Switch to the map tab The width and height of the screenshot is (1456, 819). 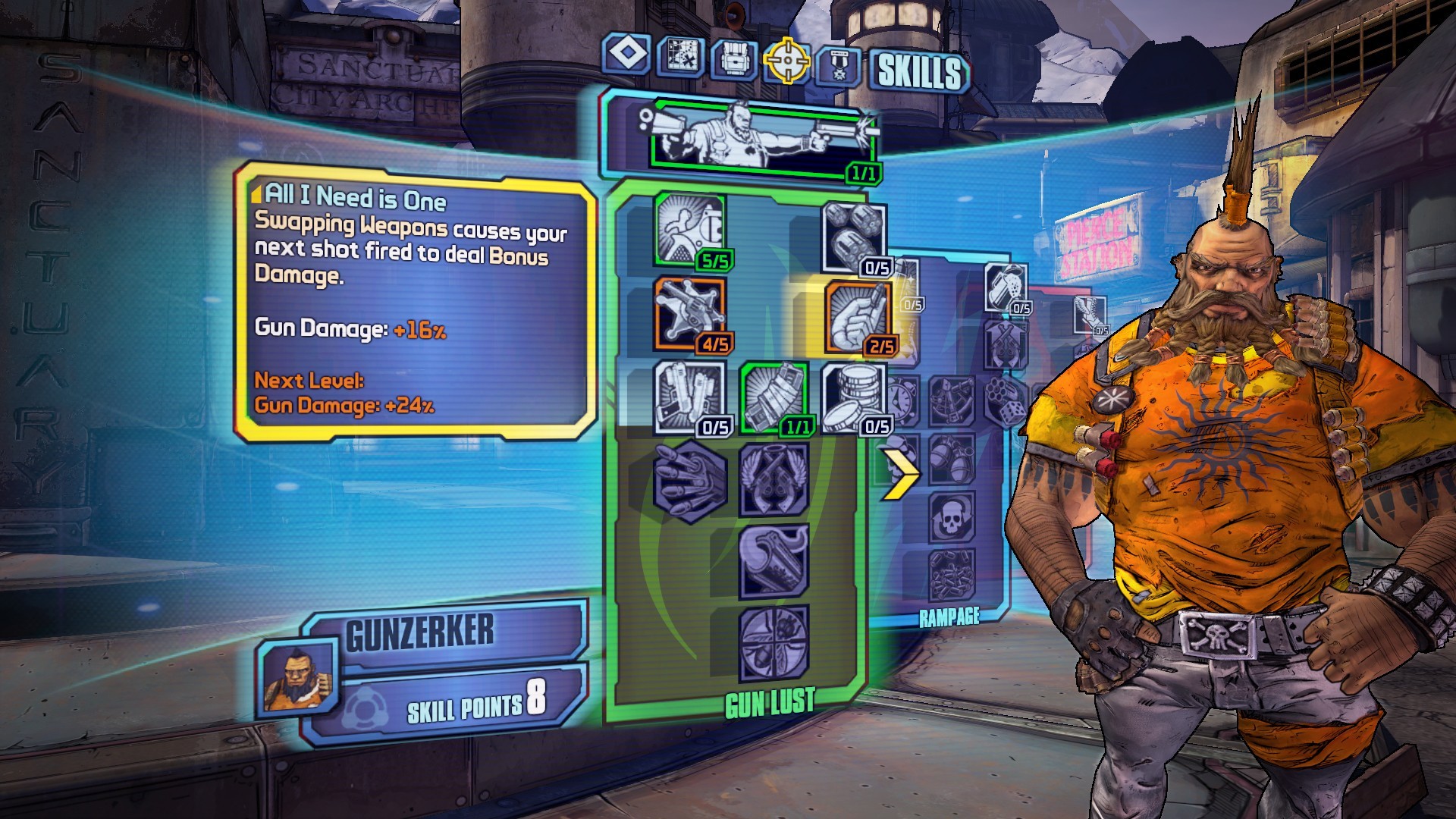click(x=681, y=57)
